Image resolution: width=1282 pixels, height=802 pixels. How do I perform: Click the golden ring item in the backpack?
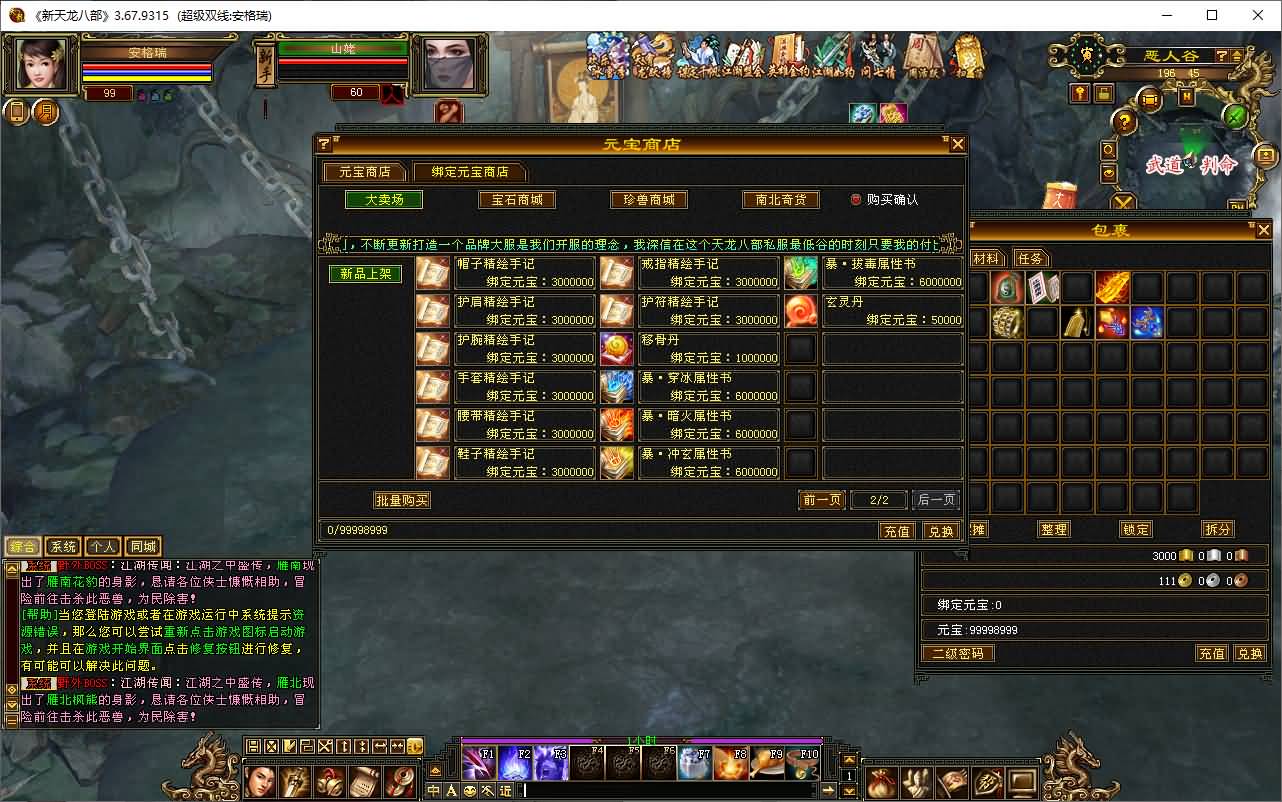[x=1007, y=321]
